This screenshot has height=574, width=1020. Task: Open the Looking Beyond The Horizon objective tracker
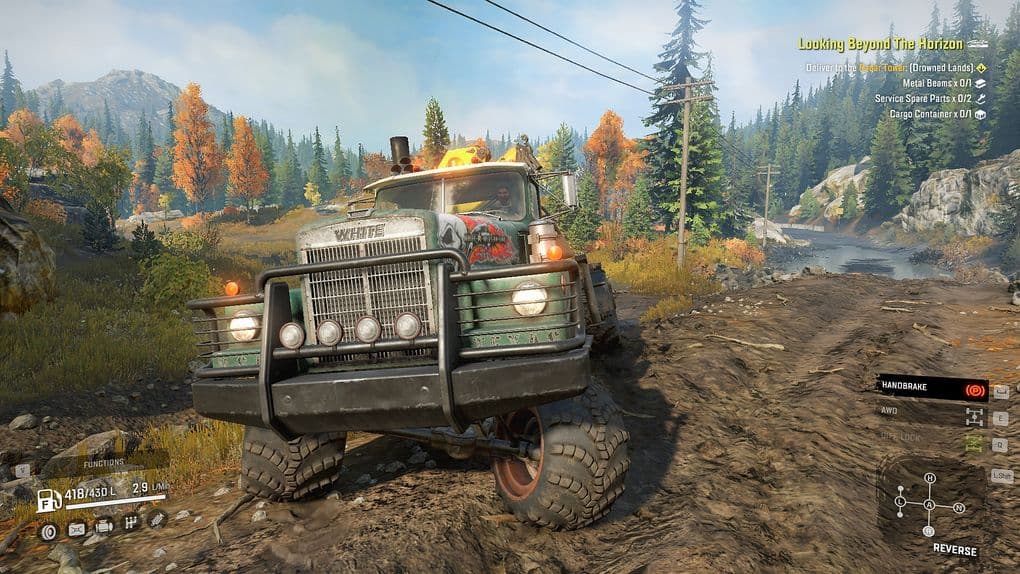click(x=880, y=44)
